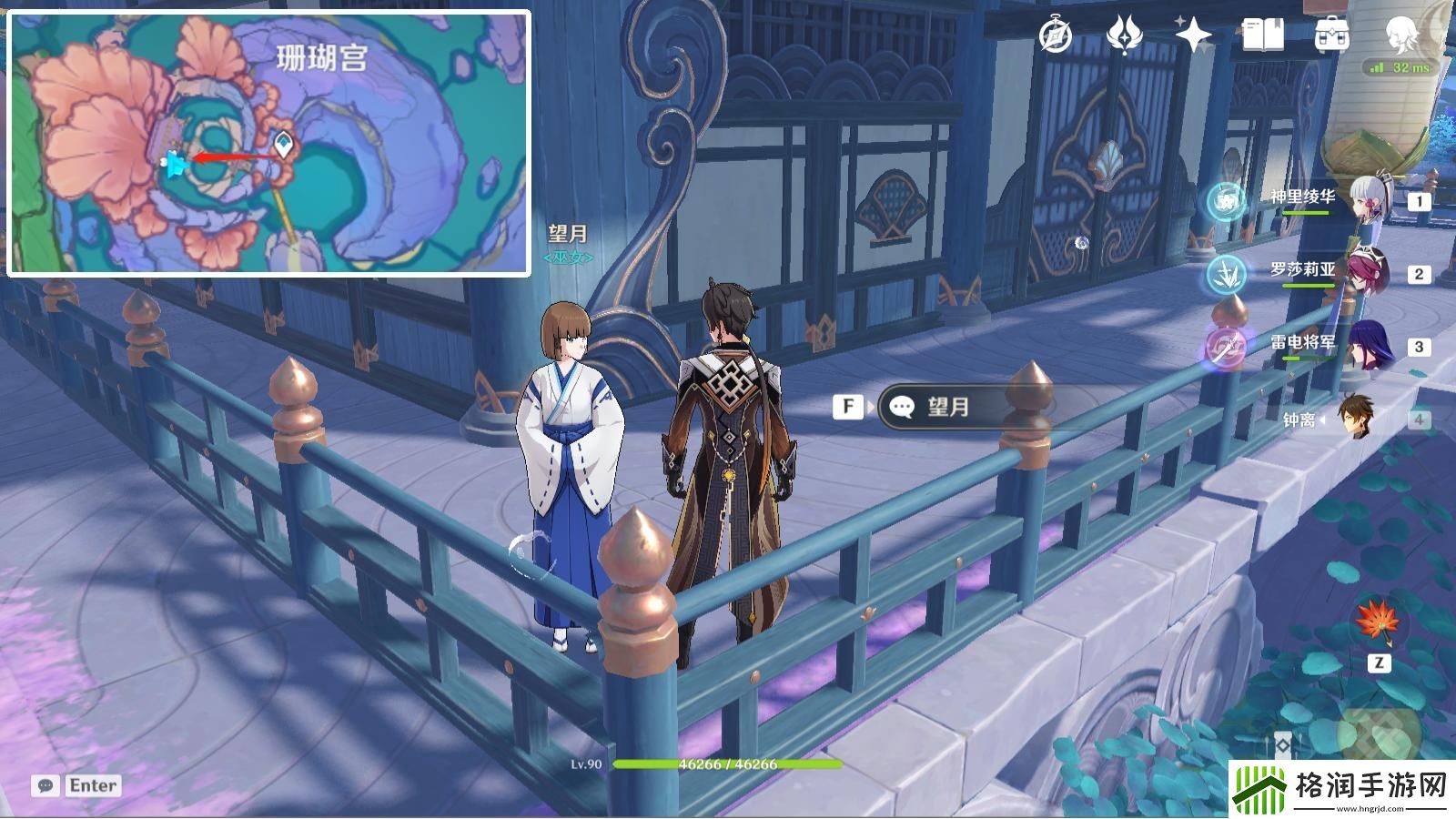Select active character 钟离 in party list
1456x819 pixels.
(x=1303, y=419)
